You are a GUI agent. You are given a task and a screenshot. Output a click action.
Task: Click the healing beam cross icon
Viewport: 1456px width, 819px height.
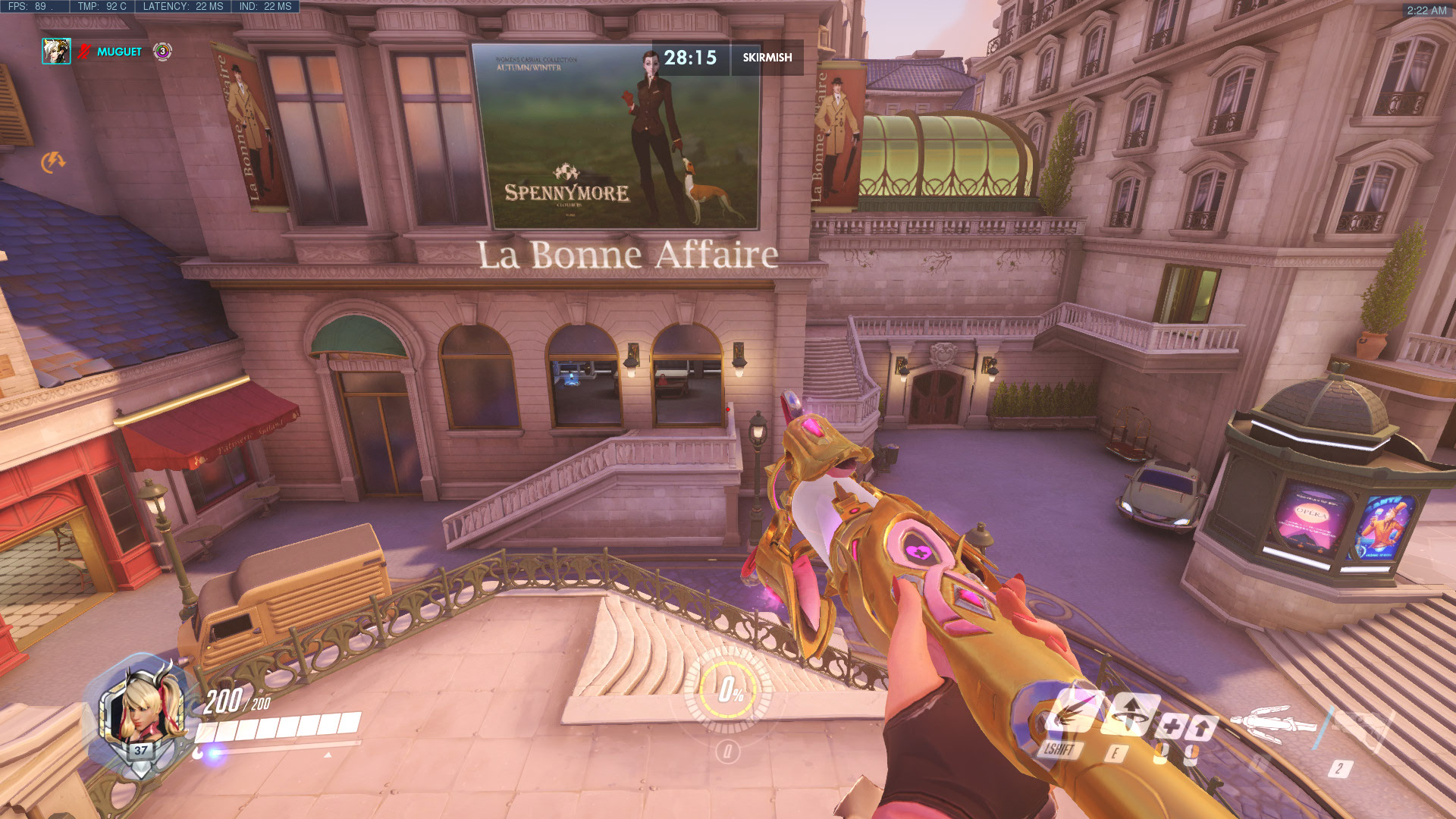click(x=1173, y=726)
